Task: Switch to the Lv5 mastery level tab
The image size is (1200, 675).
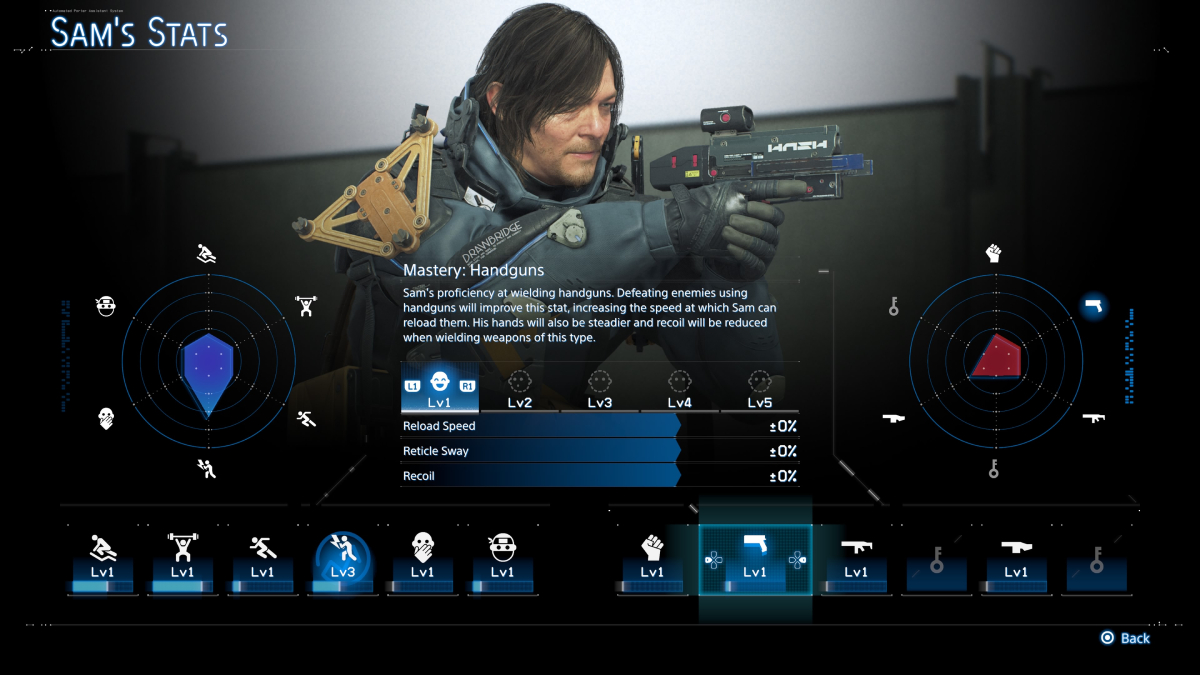Action: 760,390
